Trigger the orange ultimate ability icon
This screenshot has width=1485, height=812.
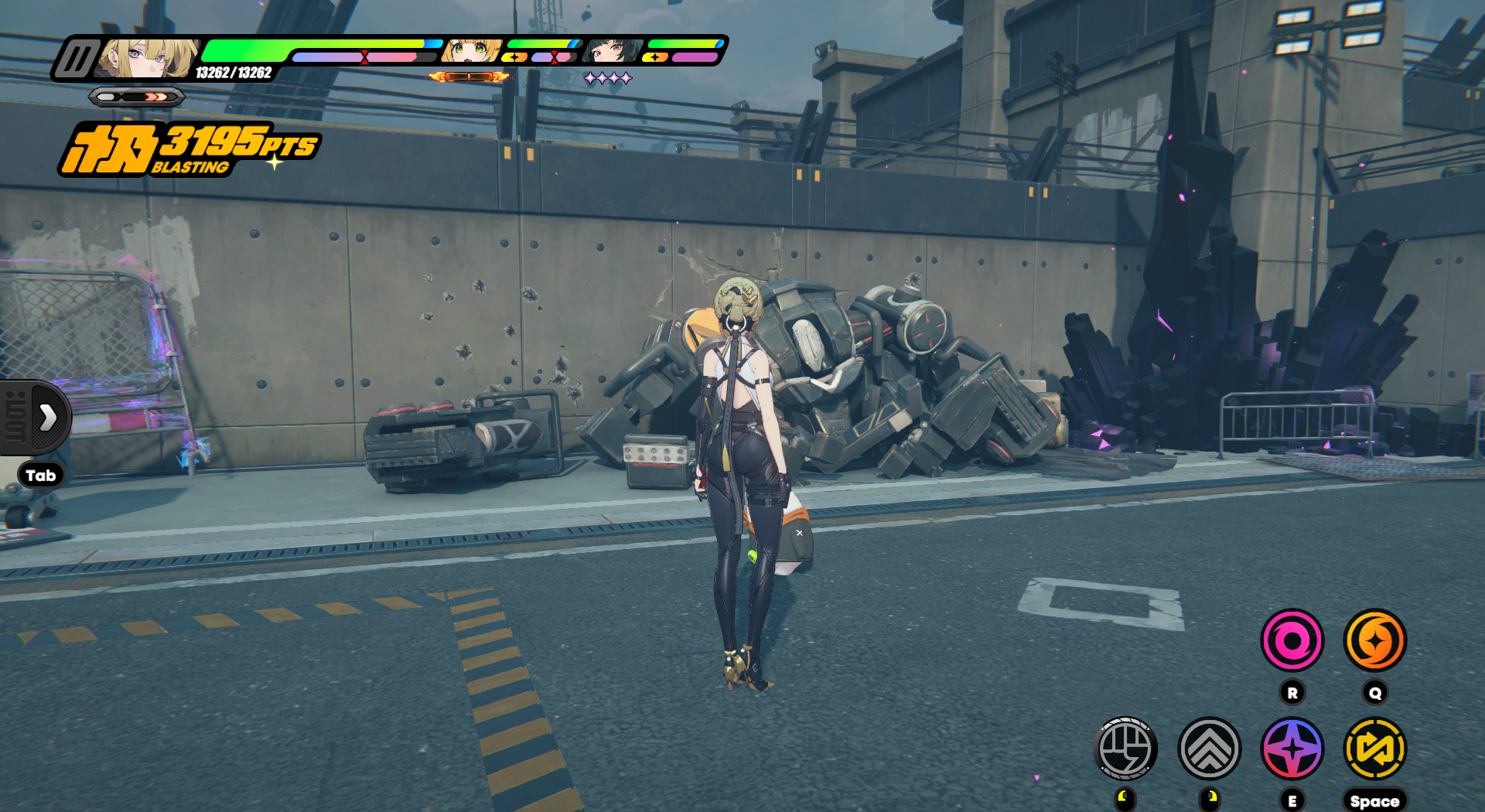coord(1374,640)
